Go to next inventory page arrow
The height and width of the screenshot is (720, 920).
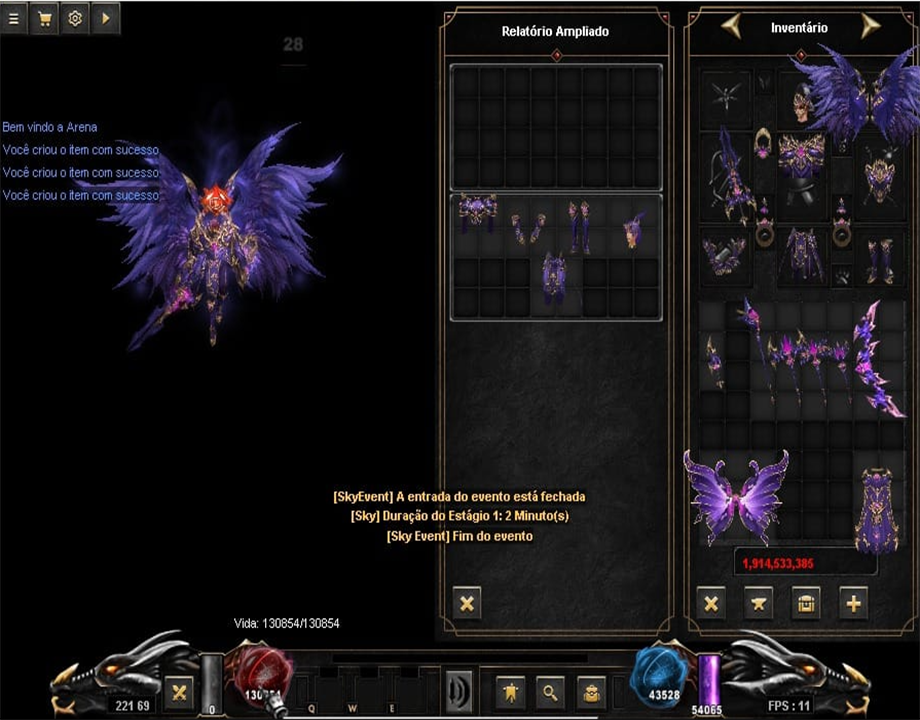(869, 27)
